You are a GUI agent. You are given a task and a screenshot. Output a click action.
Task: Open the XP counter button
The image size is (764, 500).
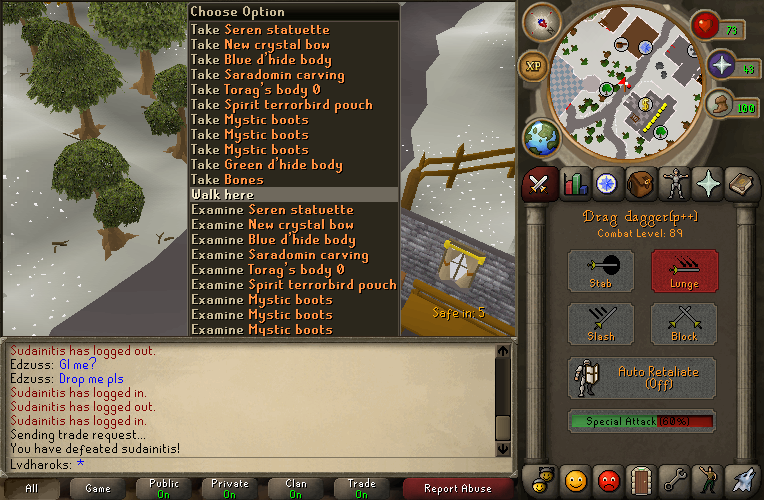click(x=532, y=66)
